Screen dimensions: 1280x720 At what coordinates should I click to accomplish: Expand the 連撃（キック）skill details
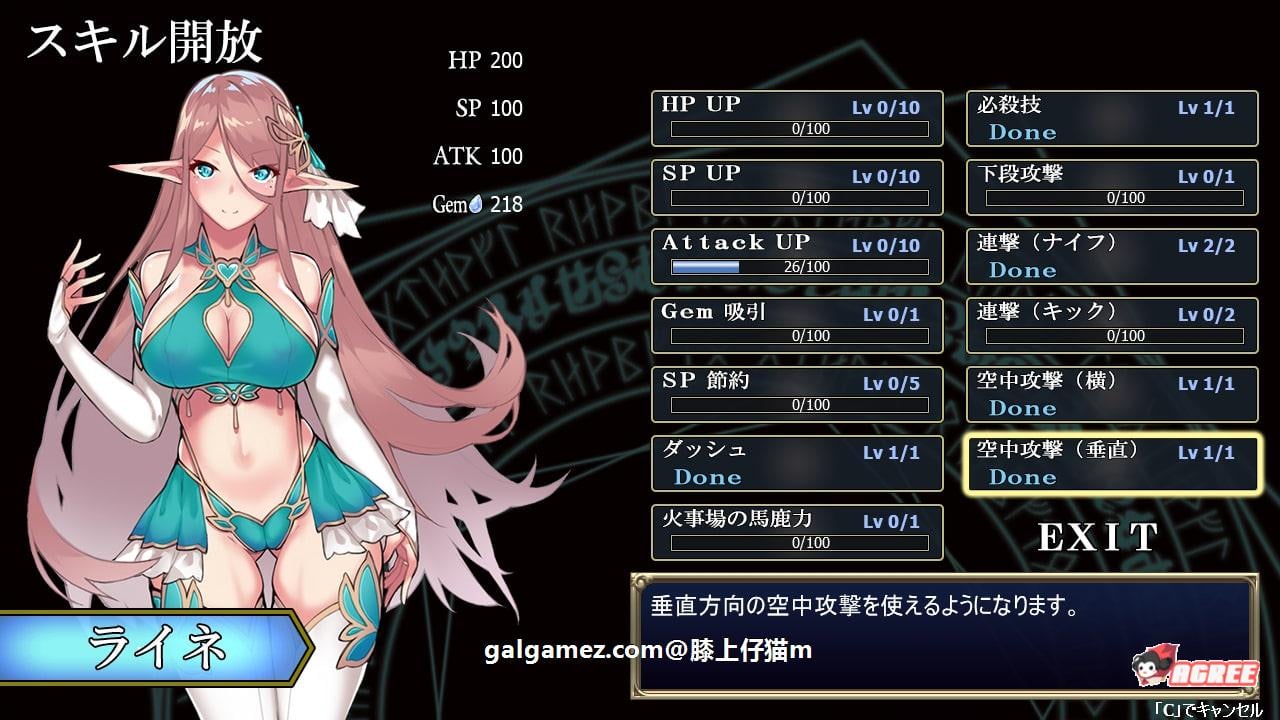pos(1112,325)
